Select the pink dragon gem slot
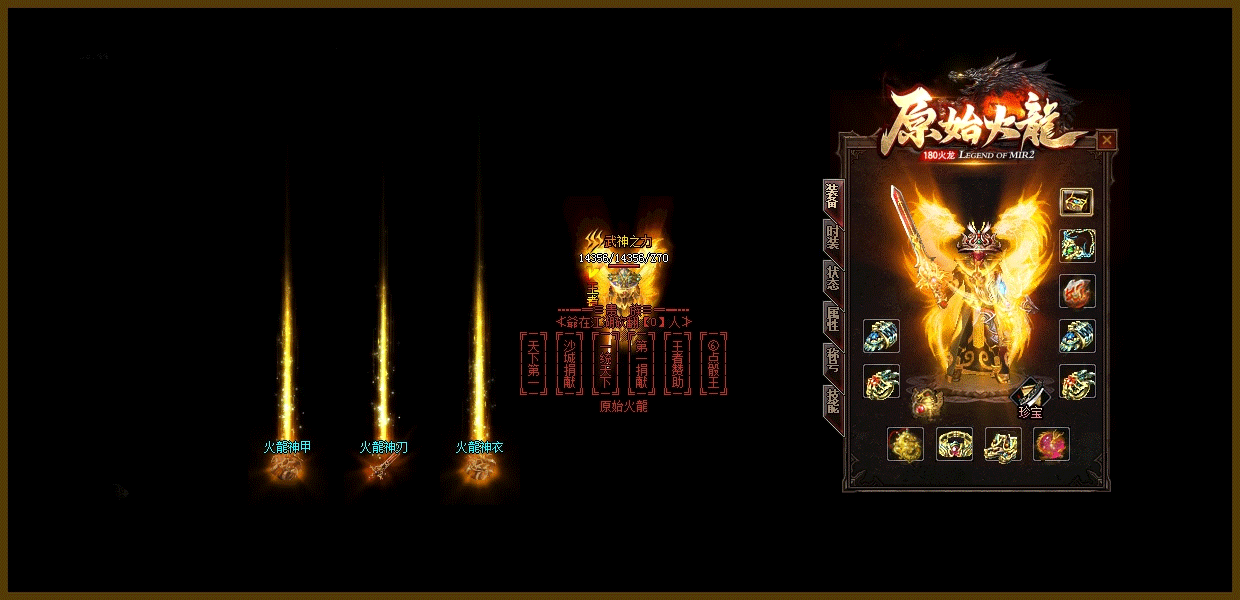 point(1051,444)
